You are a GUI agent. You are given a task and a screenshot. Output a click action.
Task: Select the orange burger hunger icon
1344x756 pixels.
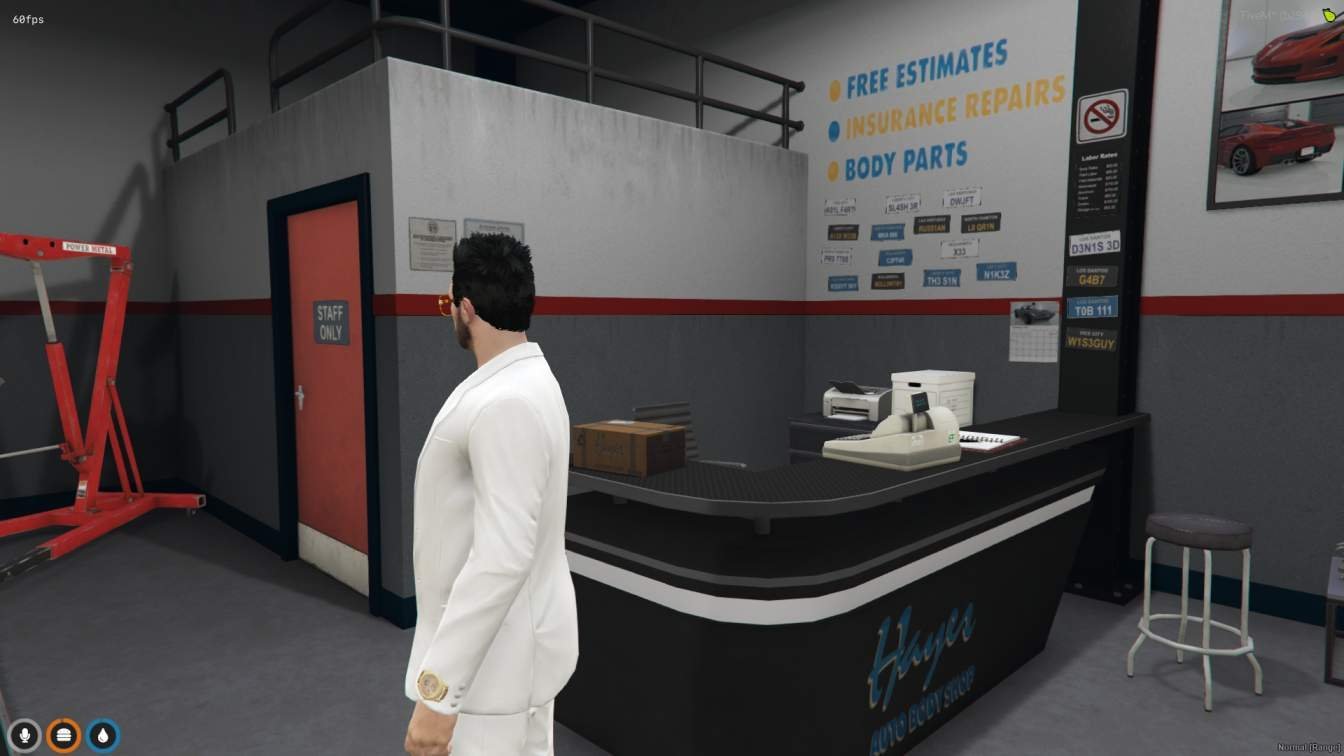(x=64, y=736)
